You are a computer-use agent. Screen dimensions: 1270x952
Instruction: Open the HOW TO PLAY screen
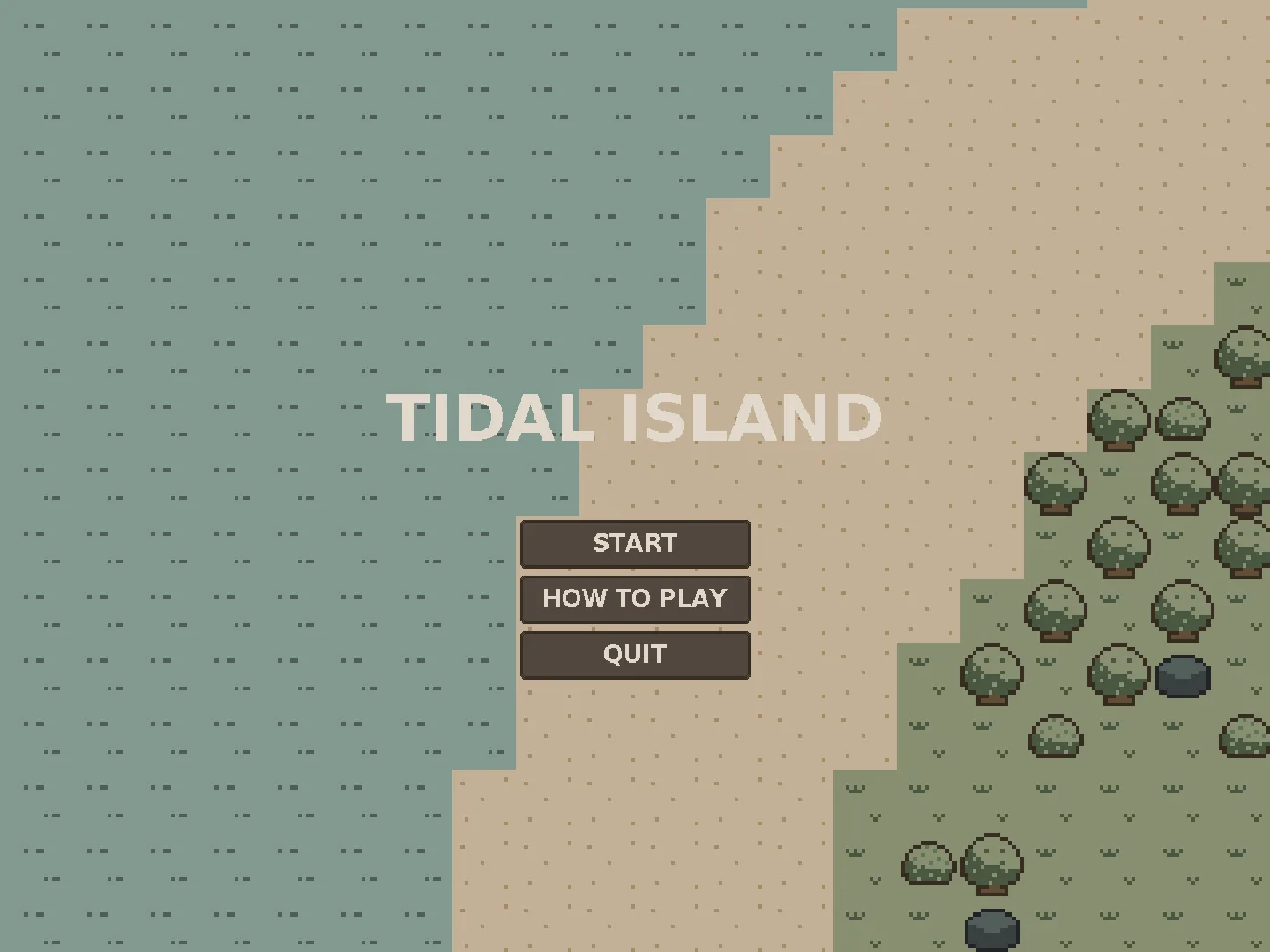click(x=634, y=599)
